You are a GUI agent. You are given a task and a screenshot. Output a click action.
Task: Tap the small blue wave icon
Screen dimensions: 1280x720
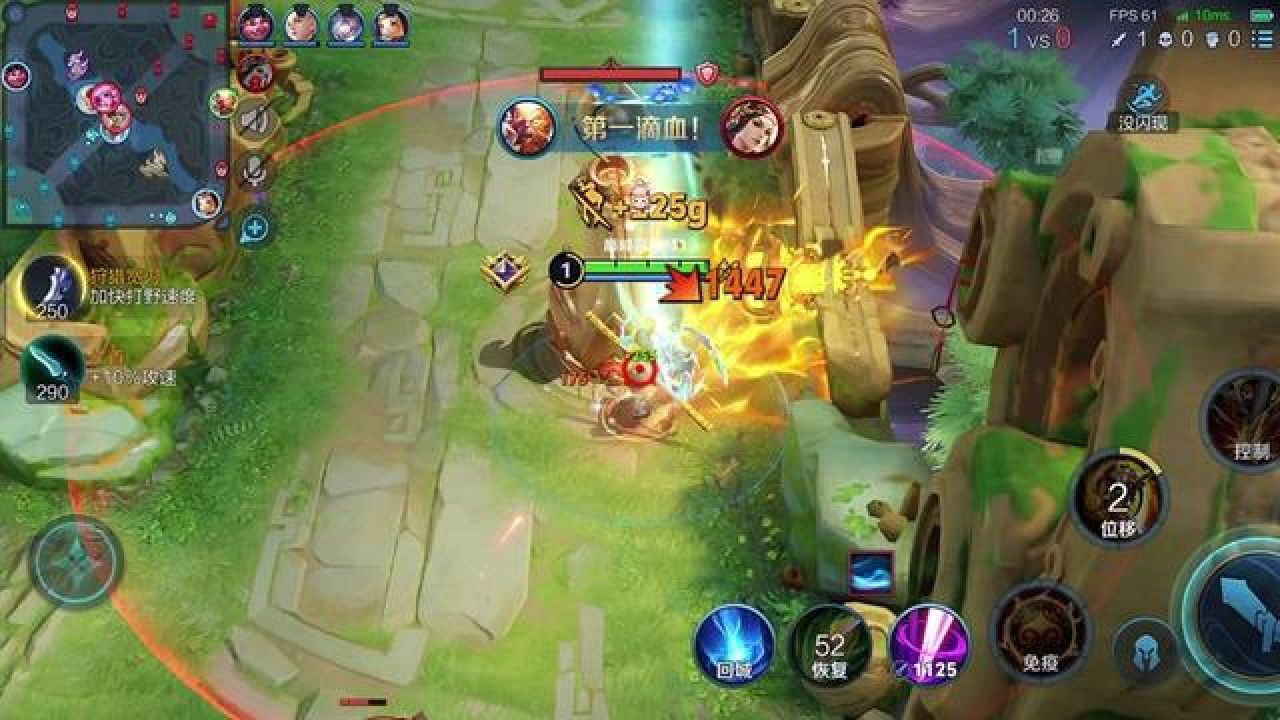click(870, 572)
